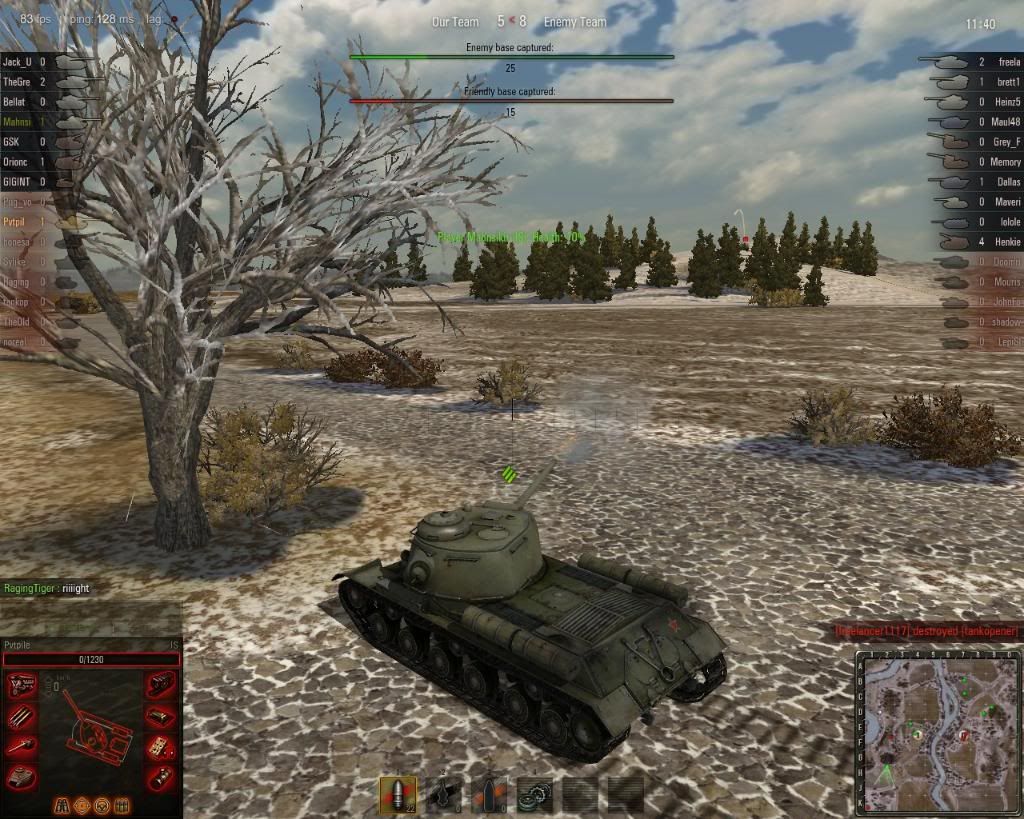The image size is (1024, 819).
Task: Click the gun module icon in damage panel
Action: pos(22,746)
